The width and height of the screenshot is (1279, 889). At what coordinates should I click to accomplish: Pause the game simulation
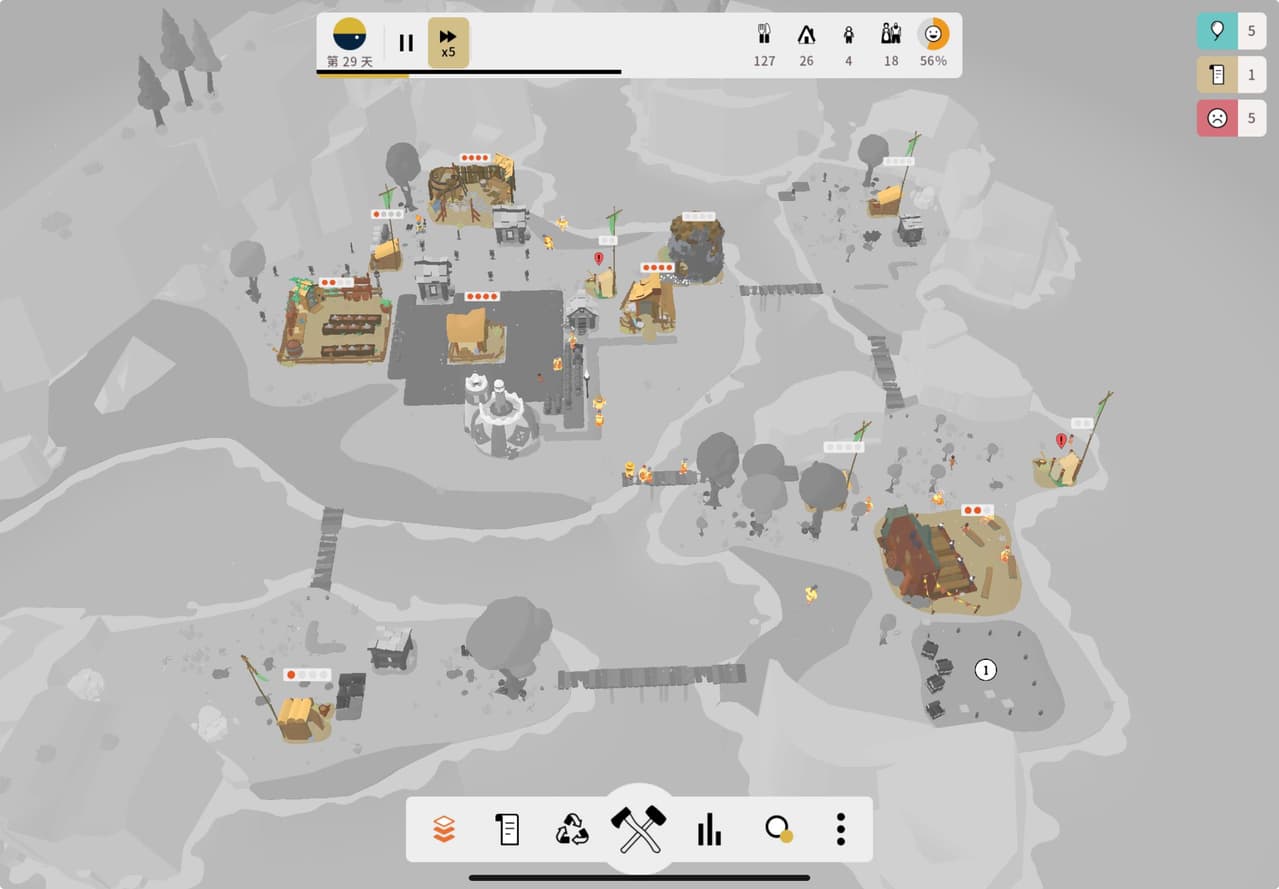click(x=406, y=43)
